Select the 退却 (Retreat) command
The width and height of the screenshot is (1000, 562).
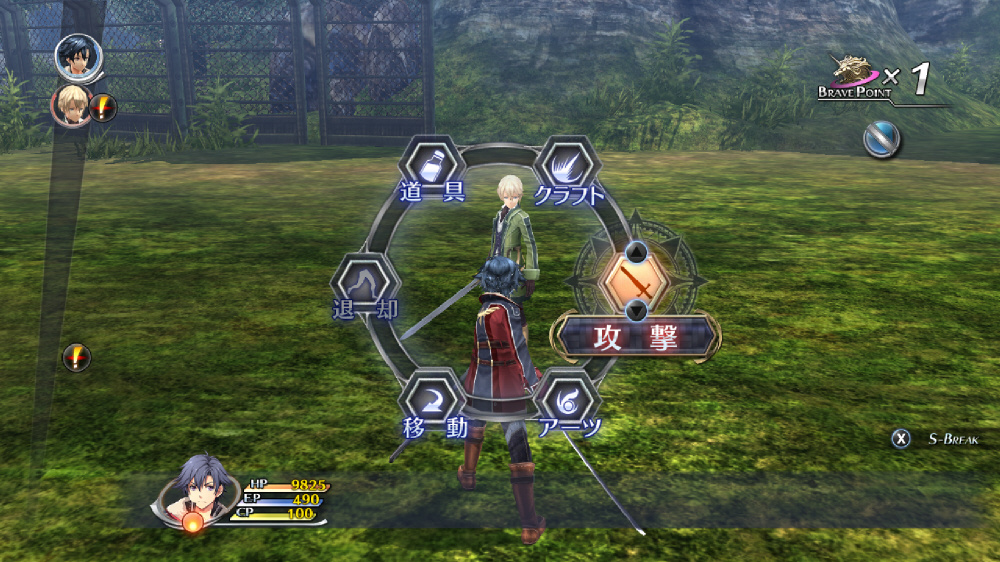[x=365, y=283]
